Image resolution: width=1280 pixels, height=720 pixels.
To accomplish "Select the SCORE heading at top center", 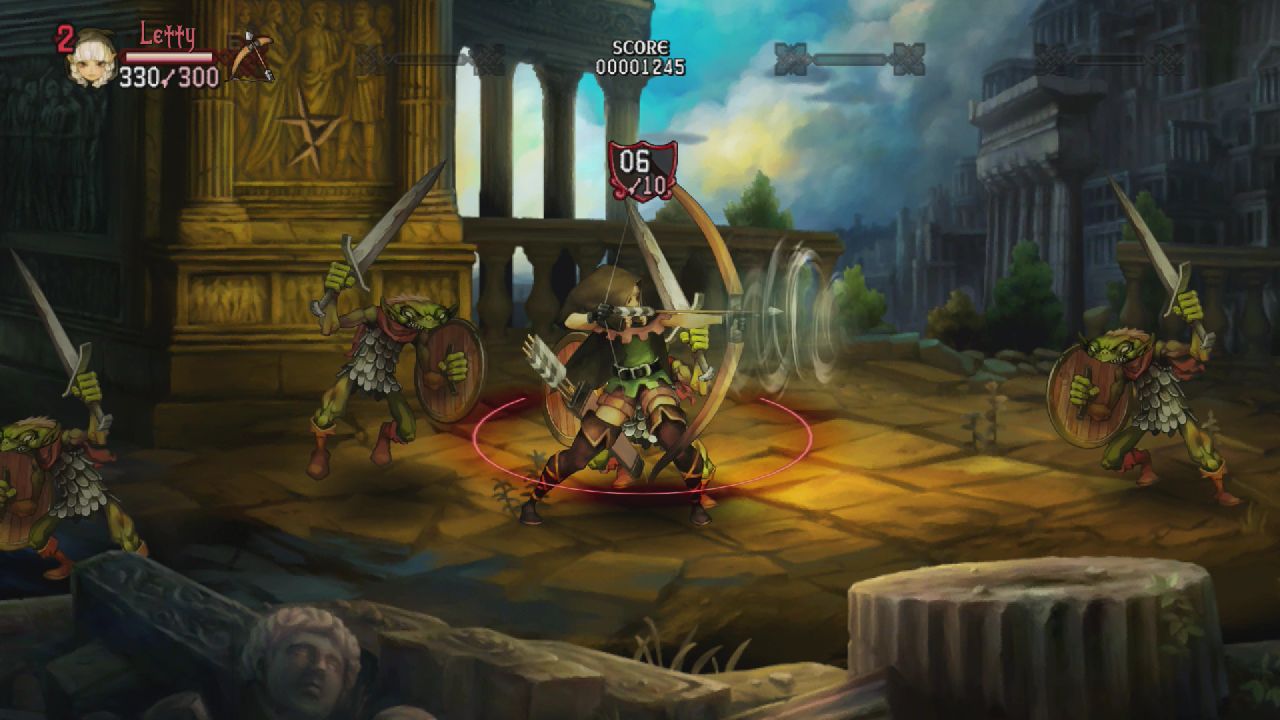I will [640, 46].
